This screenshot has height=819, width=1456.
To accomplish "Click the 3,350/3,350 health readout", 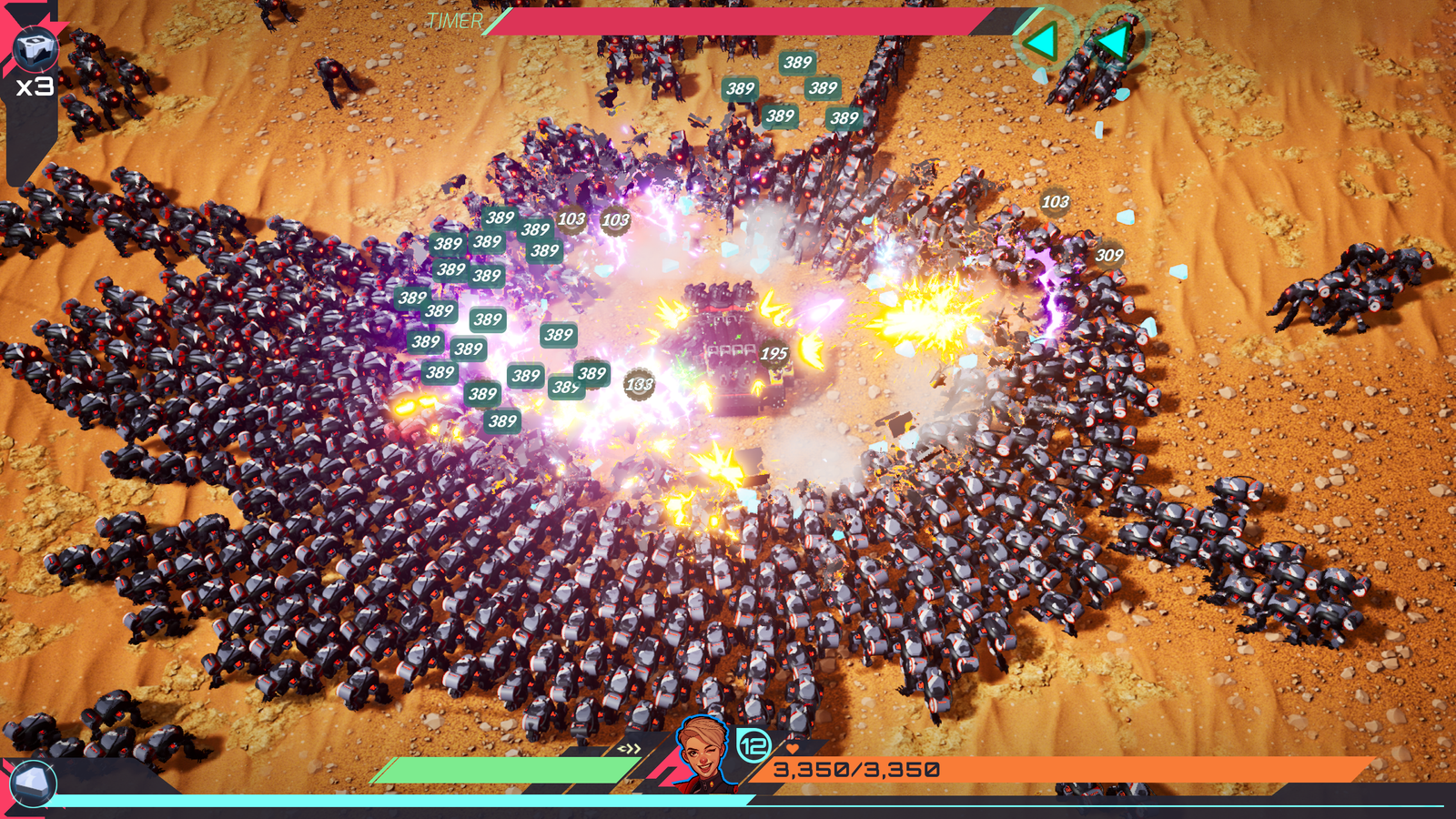I will [855, 769].
